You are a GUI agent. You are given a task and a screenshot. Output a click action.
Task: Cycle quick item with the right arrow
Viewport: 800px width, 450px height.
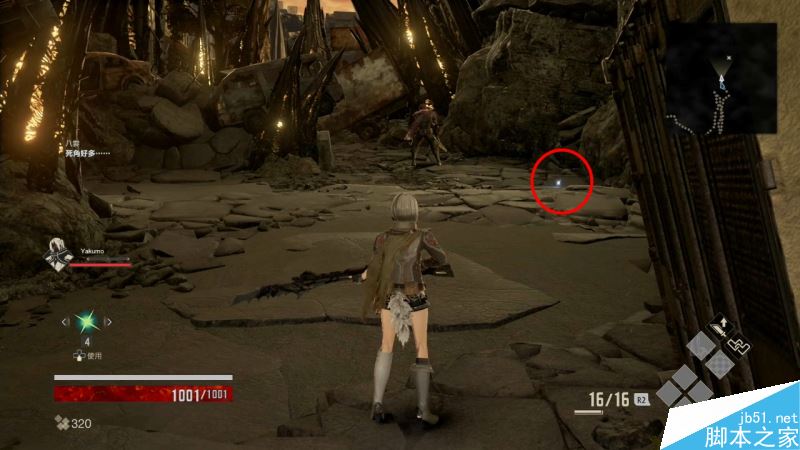108,321
